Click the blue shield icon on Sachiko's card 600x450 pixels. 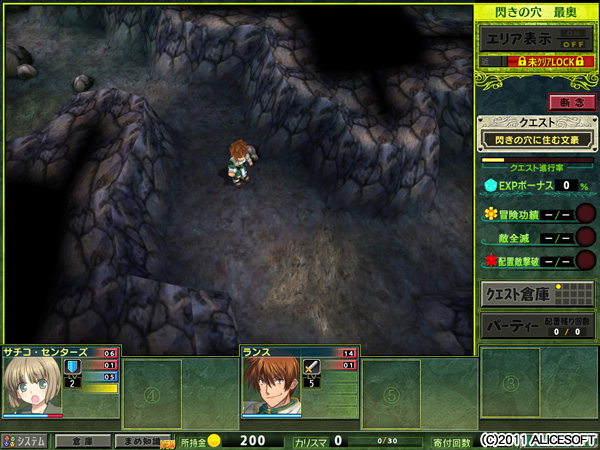click(72, 367)
